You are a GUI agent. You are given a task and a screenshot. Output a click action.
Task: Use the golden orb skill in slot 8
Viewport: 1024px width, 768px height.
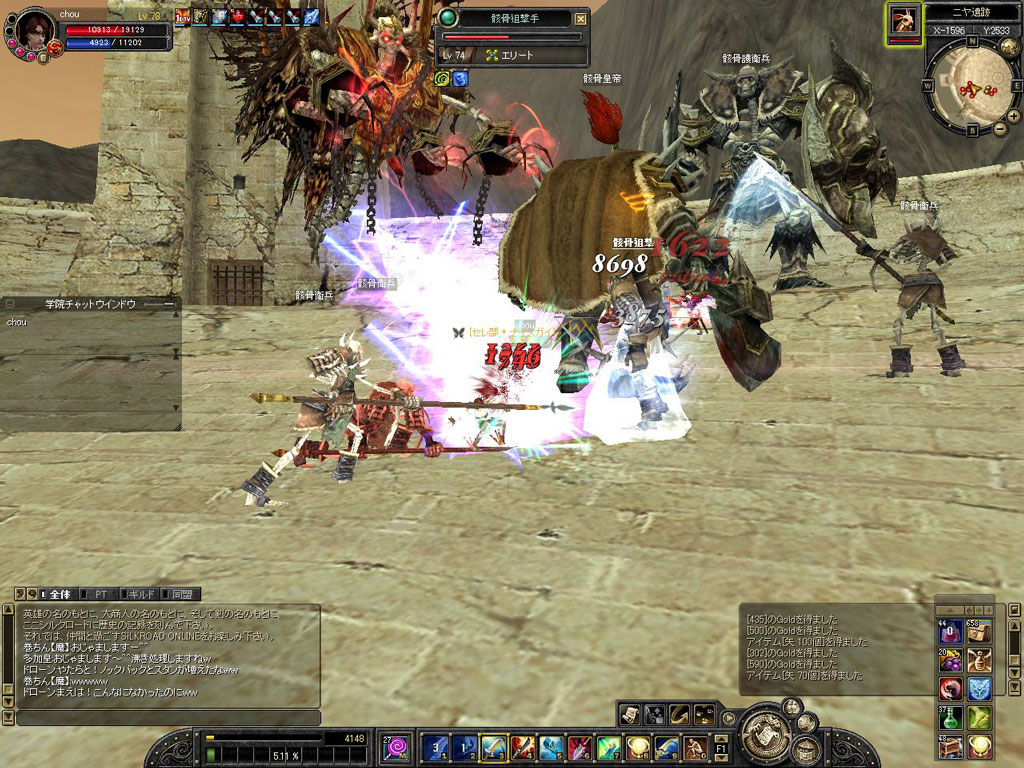click(637, 747)
